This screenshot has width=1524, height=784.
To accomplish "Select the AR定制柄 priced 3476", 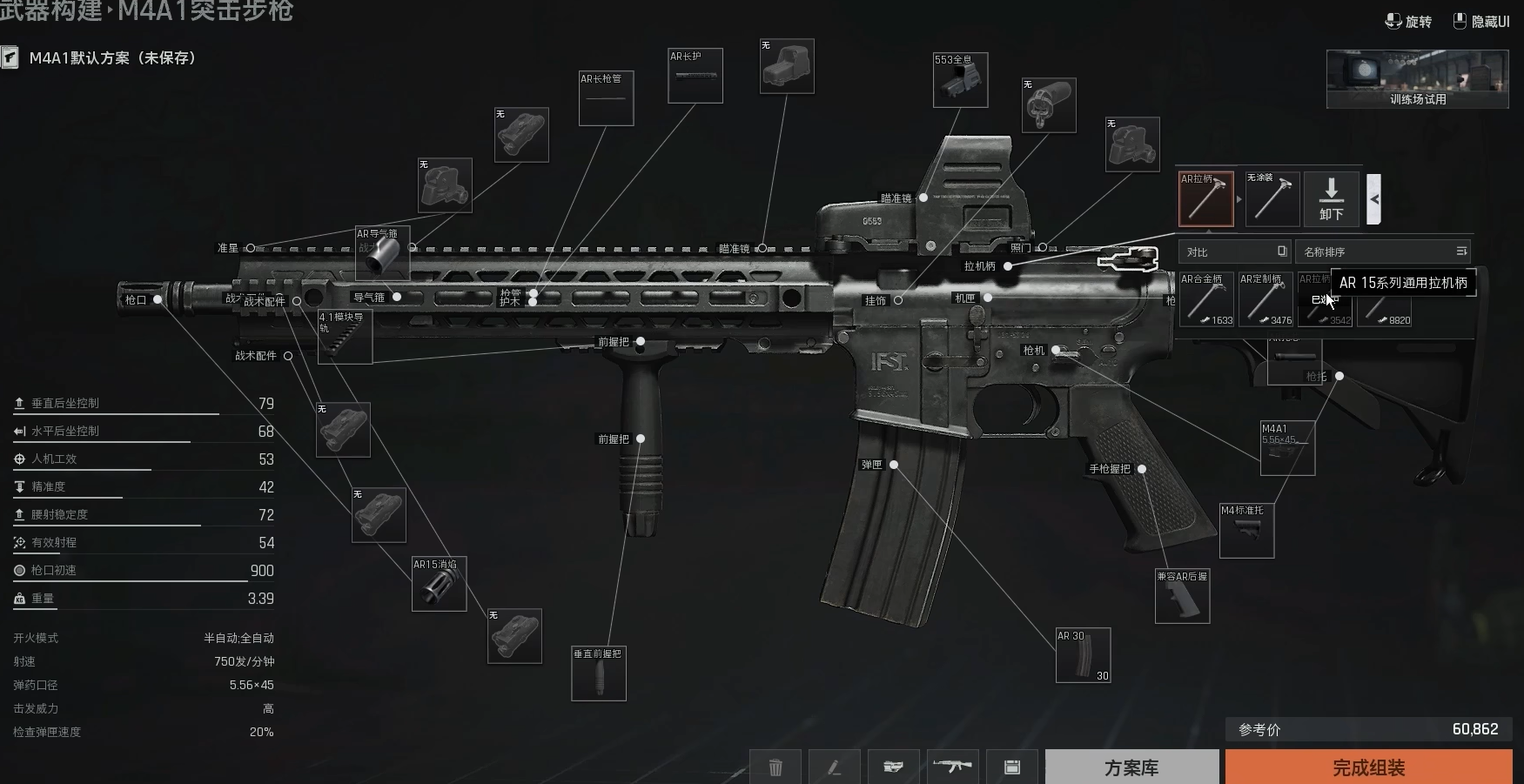I will [x=1266, y=299].
